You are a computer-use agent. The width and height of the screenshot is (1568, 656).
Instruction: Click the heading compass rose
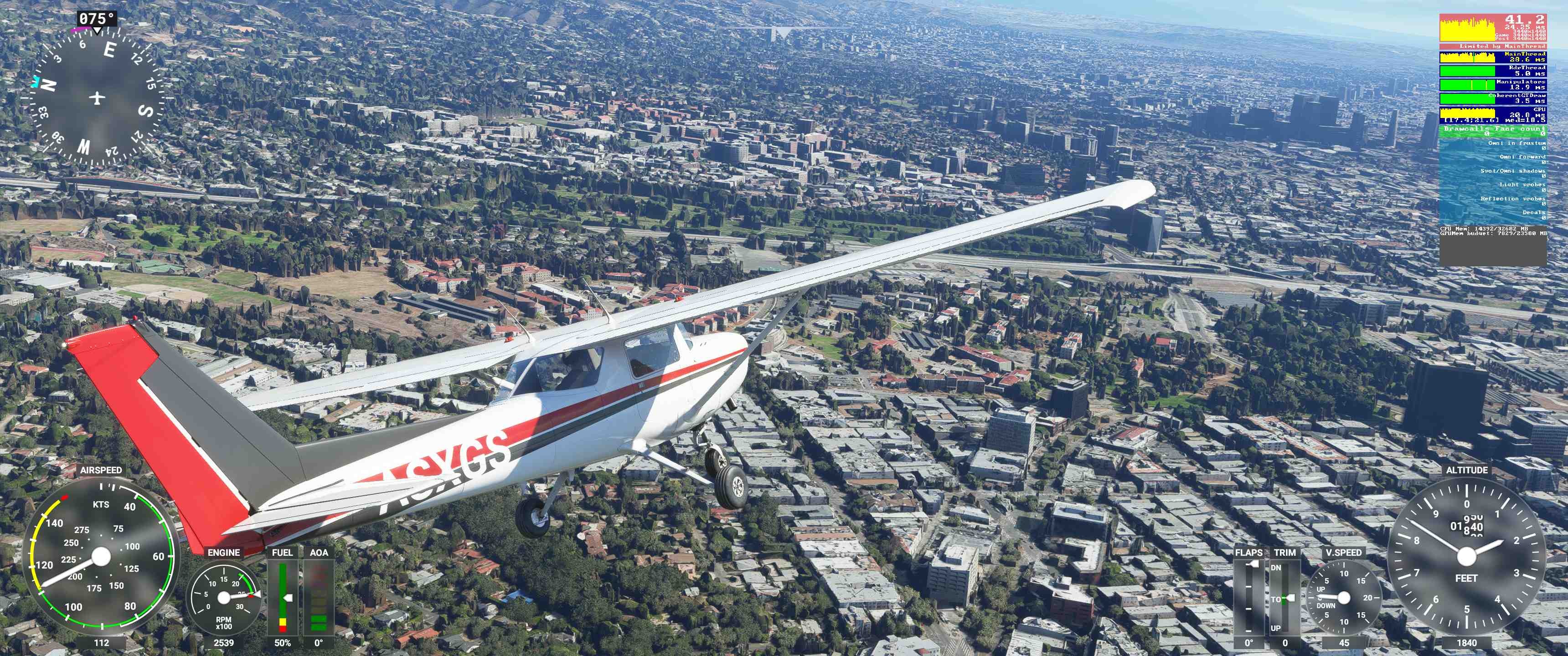[x=98, y=97]
